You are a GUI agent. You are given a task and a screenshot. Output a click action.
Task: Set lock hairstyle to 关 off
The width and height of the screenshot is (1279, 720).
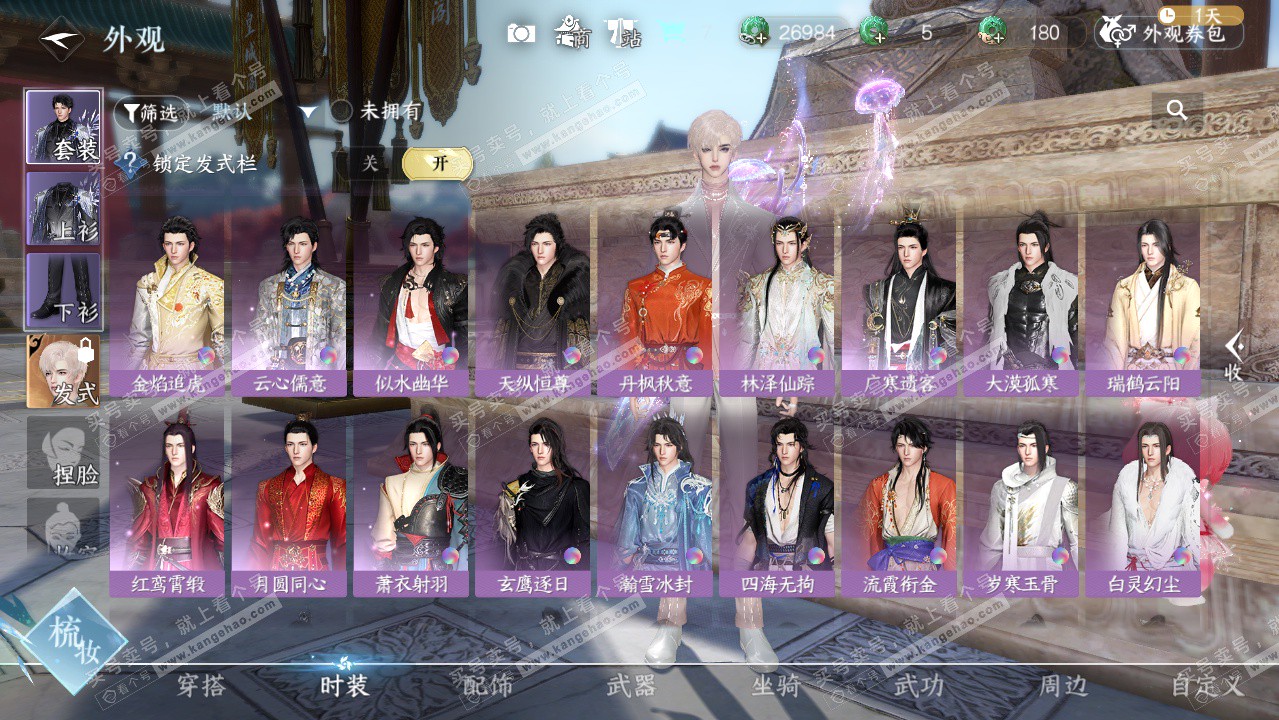[x=370, y=164]
